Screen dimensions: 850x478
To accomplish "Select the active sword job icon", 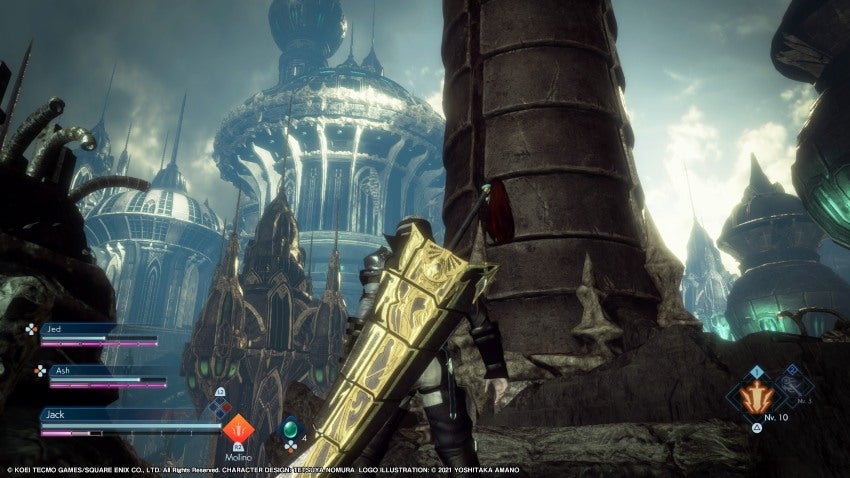I will point(756,397).
